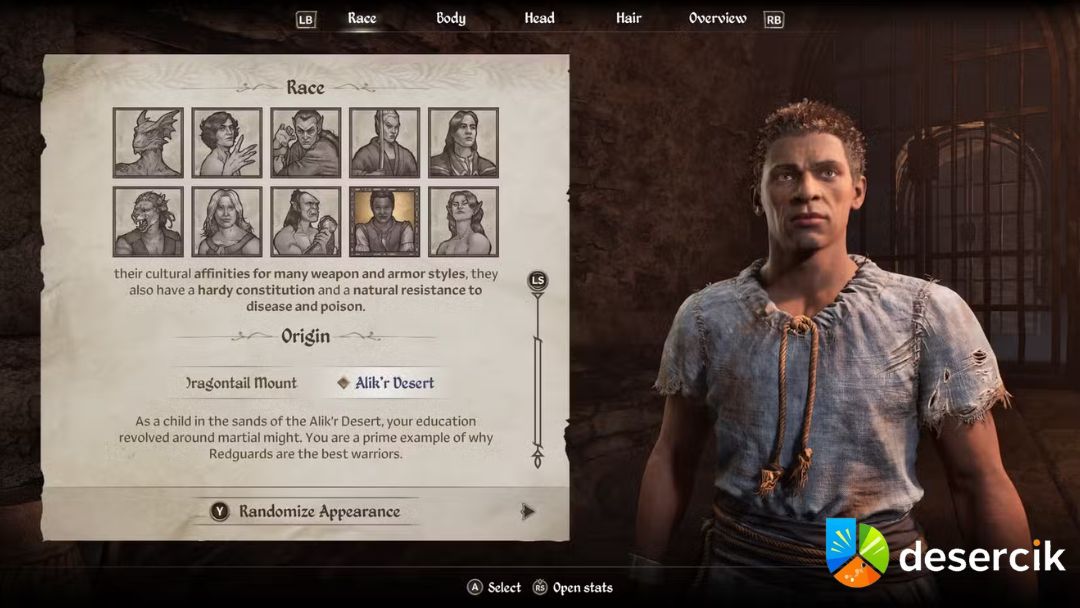Select the Imperial race portrait
Screen dimensions: 1080x608
(464, 143)
